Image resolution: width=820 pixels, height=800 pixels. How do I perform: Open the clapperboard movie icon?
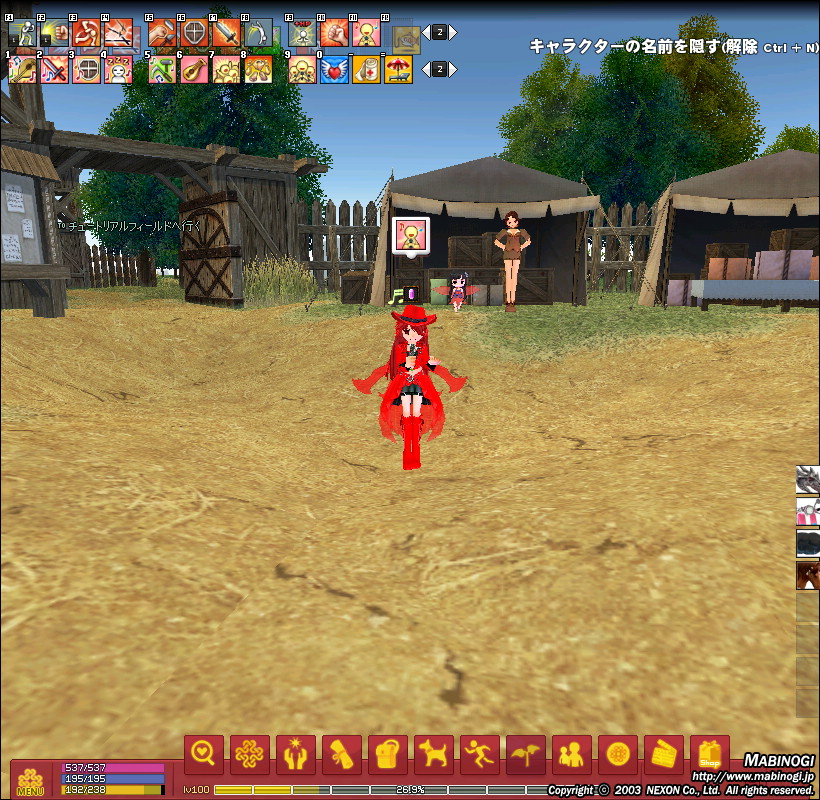pos(664,754)
